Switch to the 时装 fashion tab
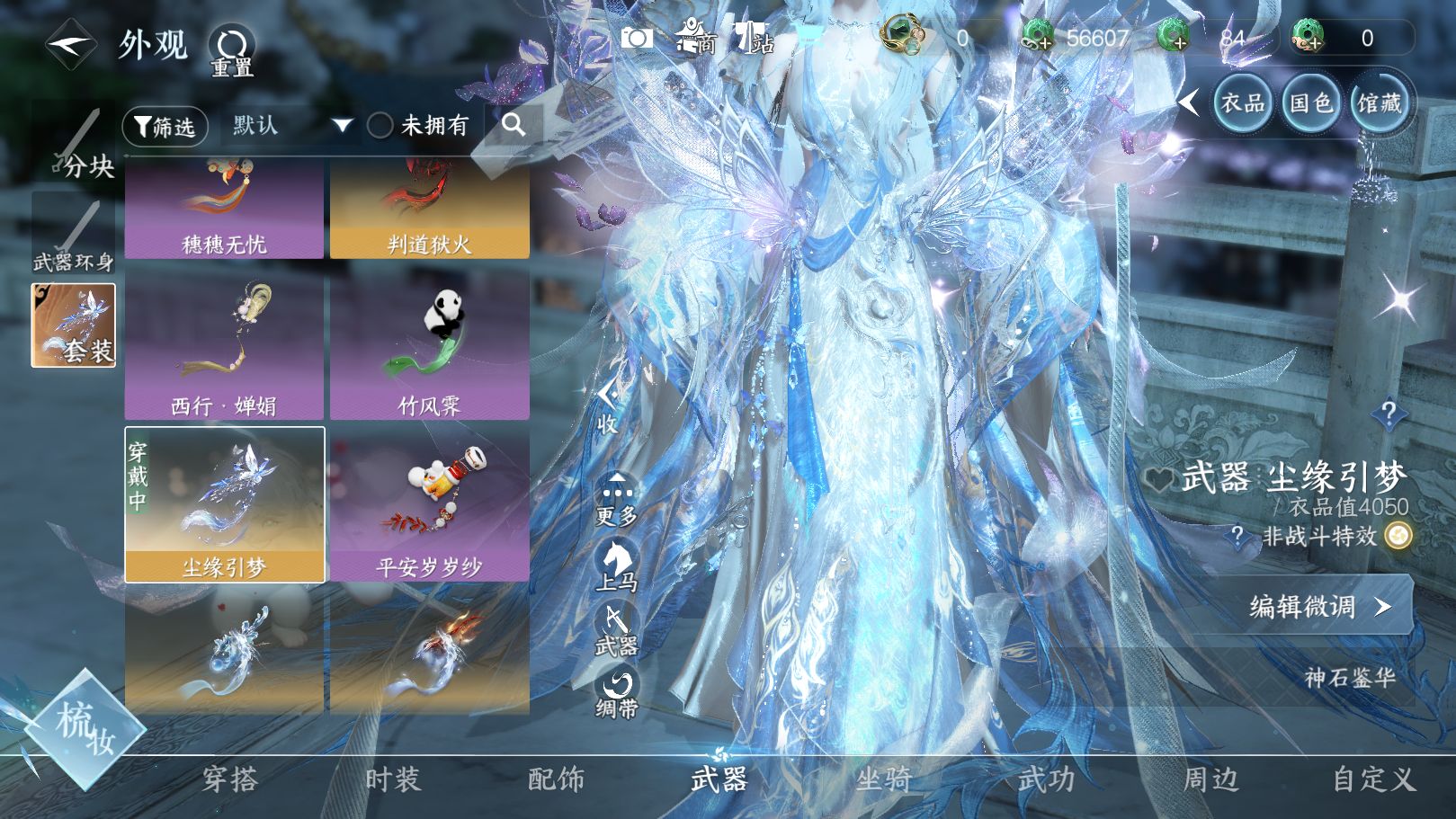 tap(392, 779)
